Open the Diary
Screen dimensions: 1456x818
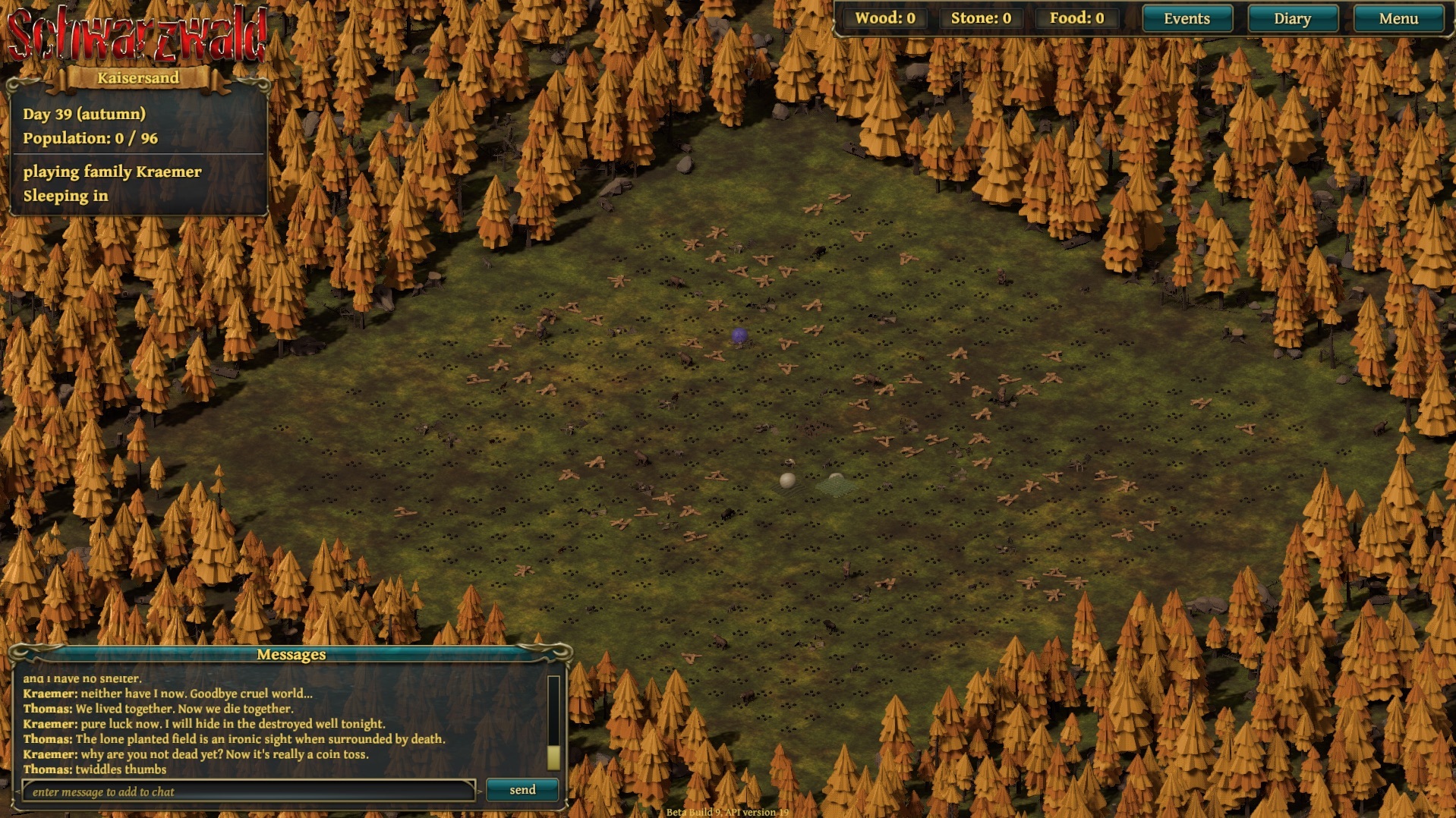click(x=1293, y=18)
